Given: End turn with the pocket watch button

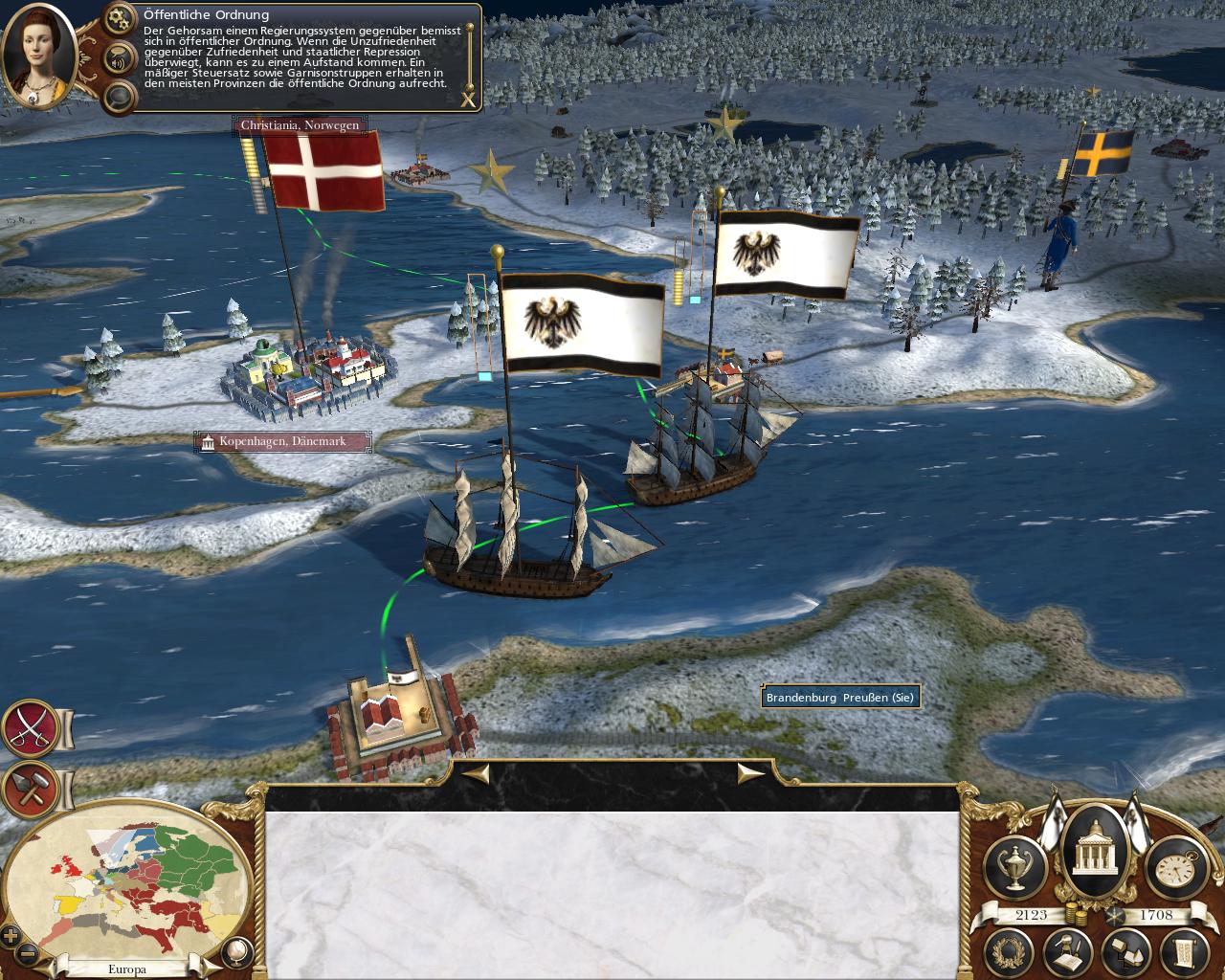Looking at the screenshot, I should pyautogui.click(x=1172, y=864).
